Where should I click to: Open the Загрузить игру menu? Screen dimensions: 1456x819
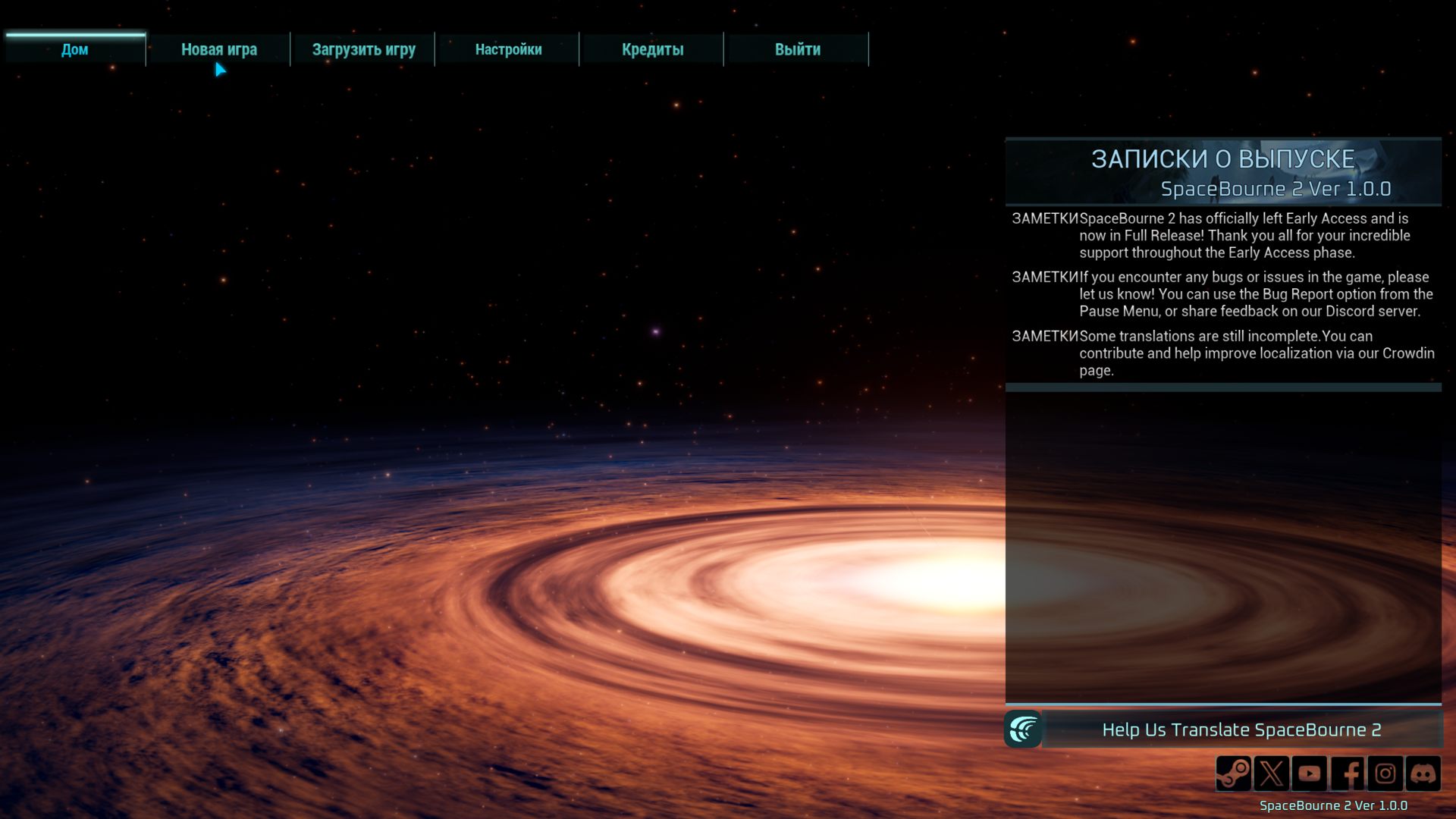click(363, 49)
